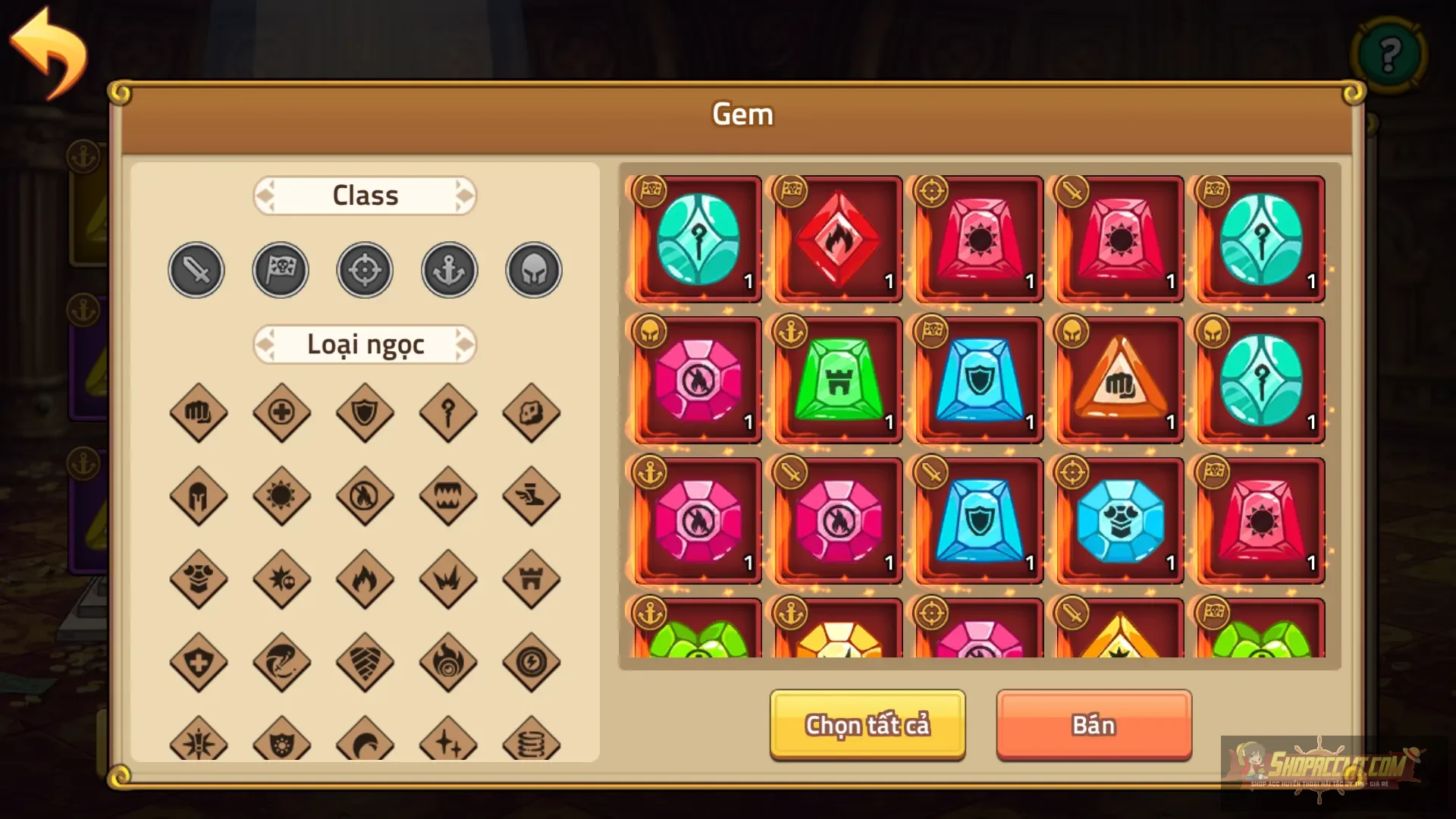Select the helmet class filter icon
The height and width of the screenshot is (819, 1456).
[x=532, y=269]
